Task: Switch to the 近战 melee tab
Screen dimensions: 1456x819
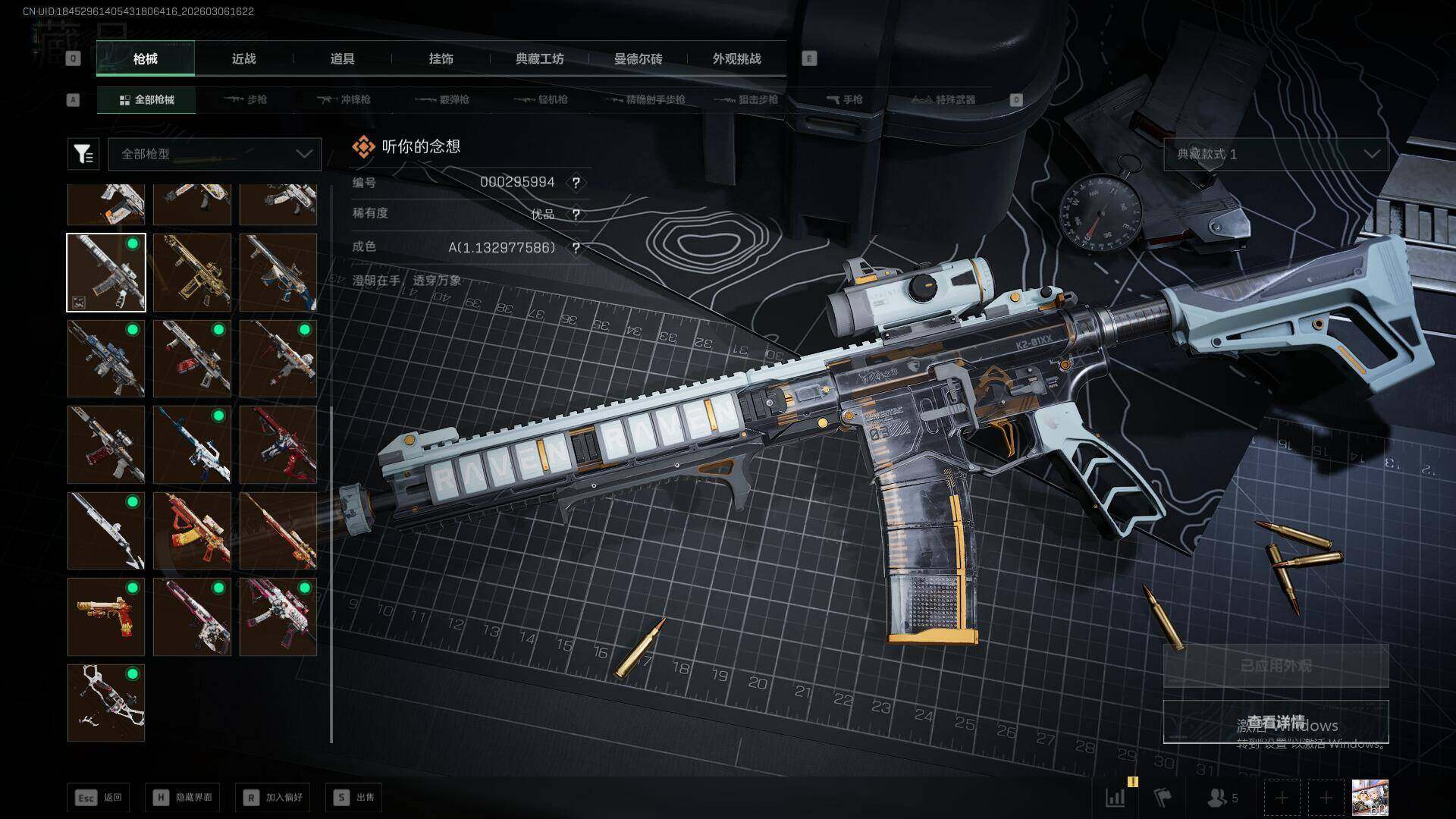Action: pyautogui.click(x=243, y=59)
